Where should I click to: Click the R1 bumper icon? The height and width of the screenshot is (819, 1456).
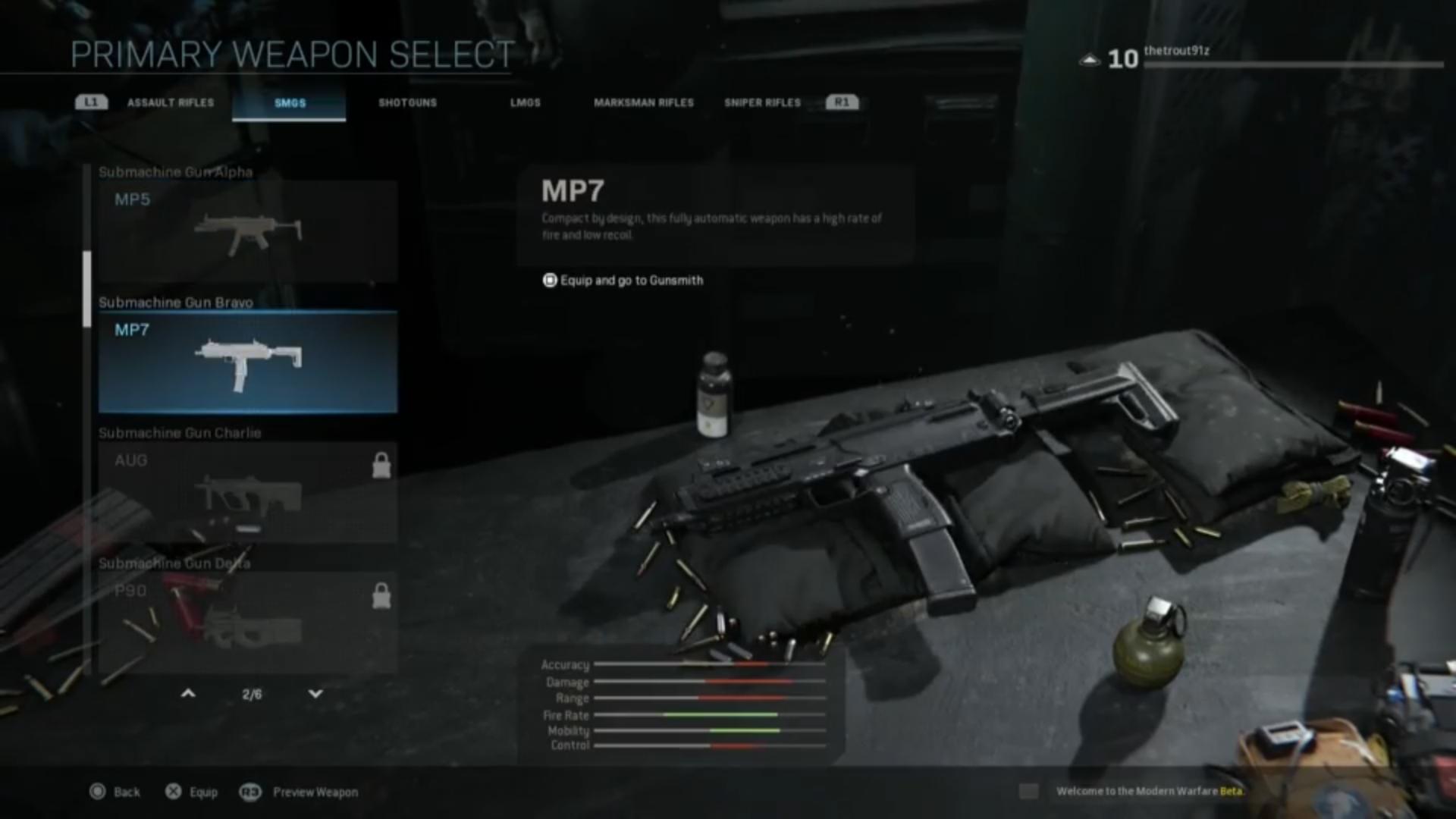[842, 101]
